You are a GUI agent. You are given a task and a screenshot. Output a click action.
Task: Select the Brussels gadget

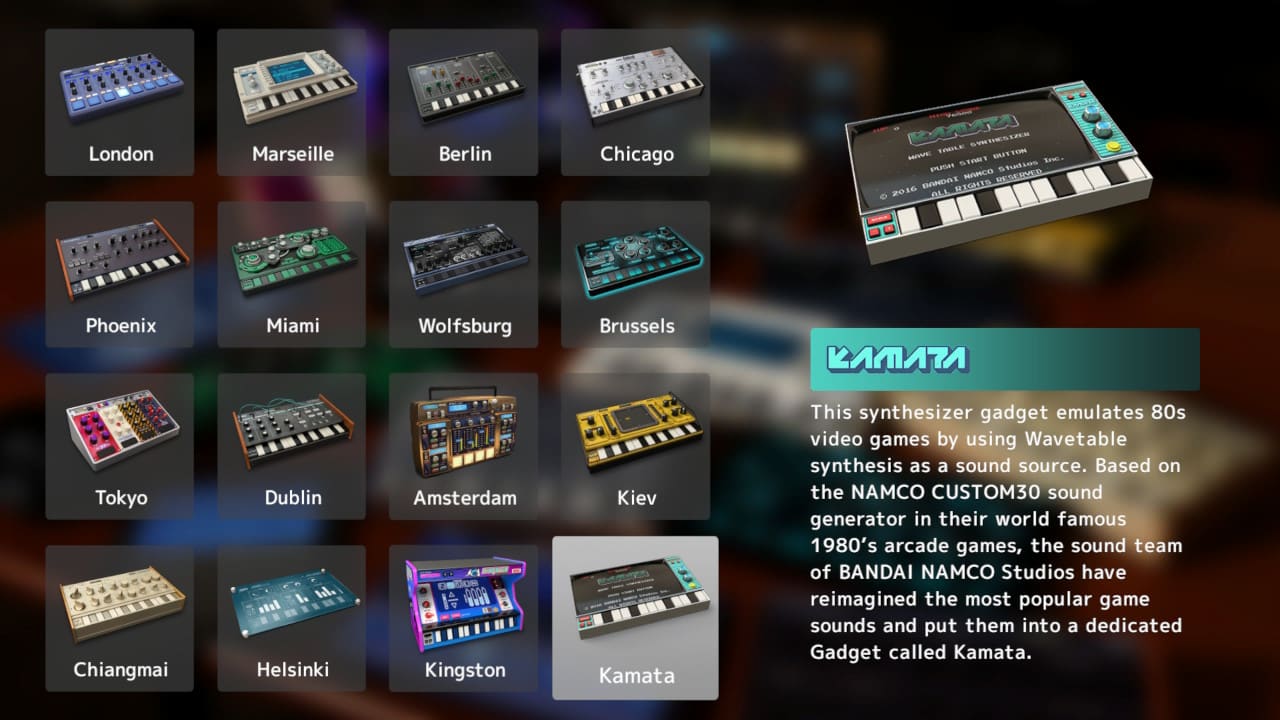[x=635, y=272]
